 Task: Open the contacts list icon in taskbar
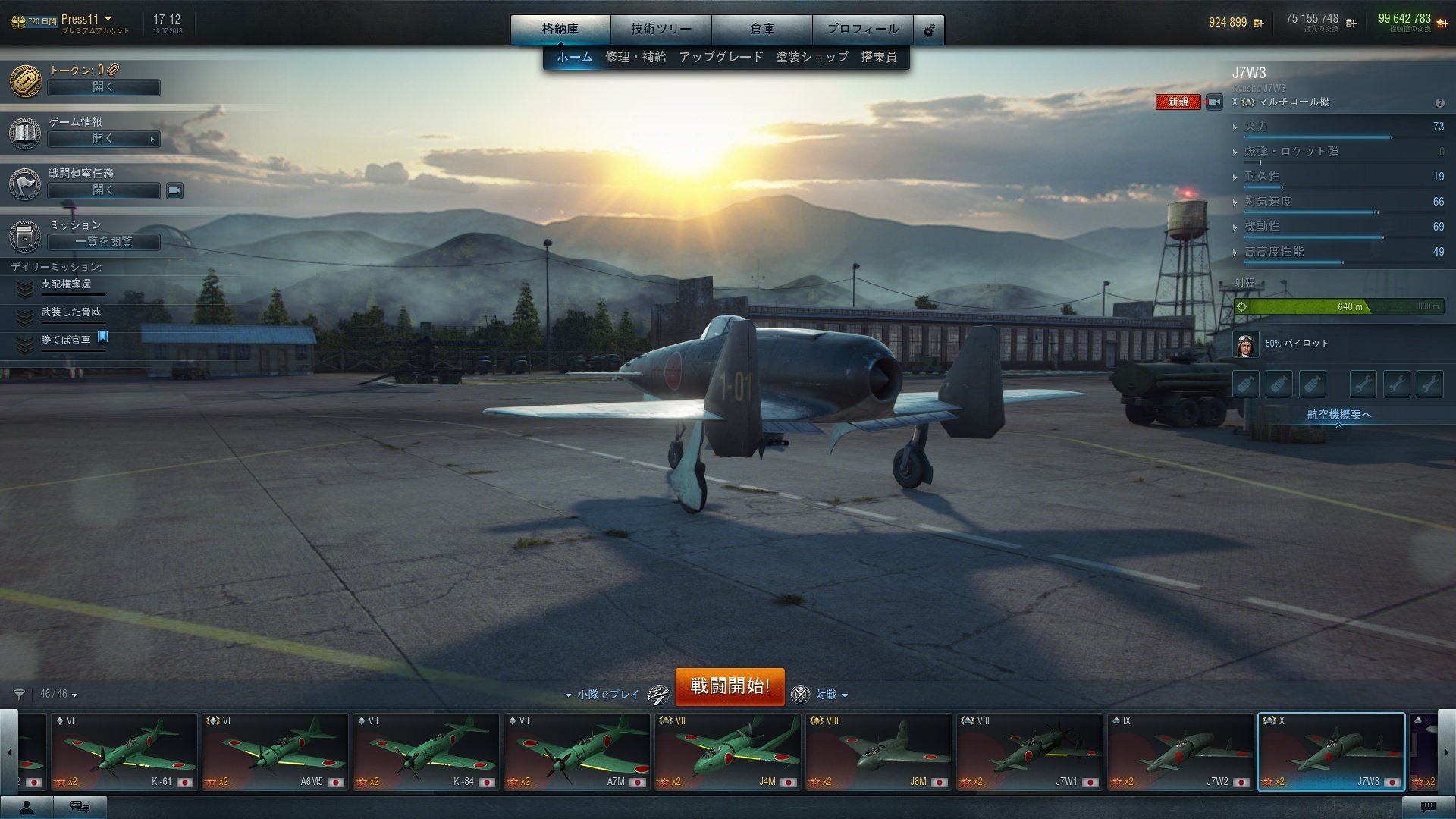tap(27, 807)
